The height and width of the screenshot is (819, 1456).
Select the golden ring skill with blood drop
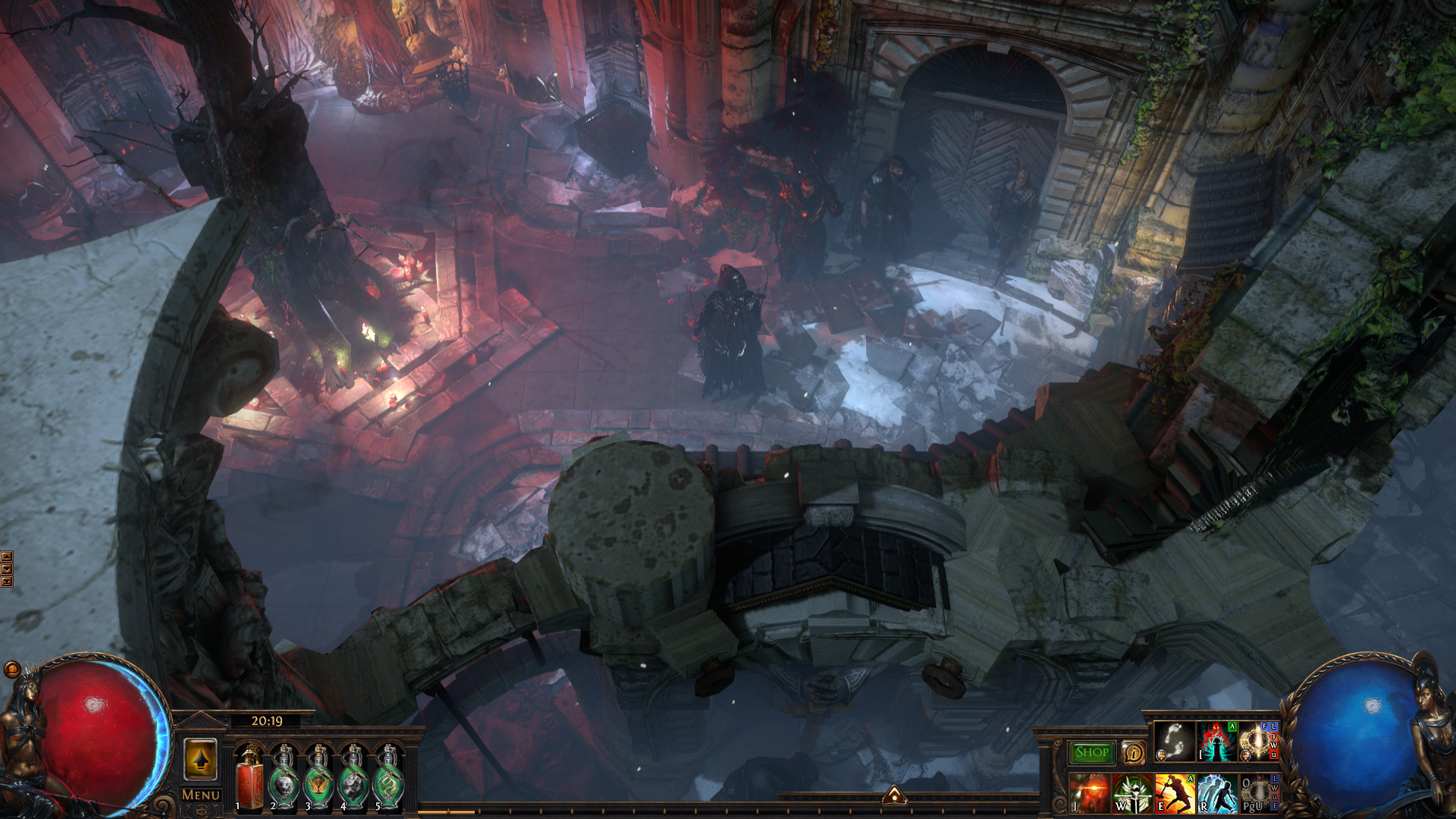tap(1258, 793)
